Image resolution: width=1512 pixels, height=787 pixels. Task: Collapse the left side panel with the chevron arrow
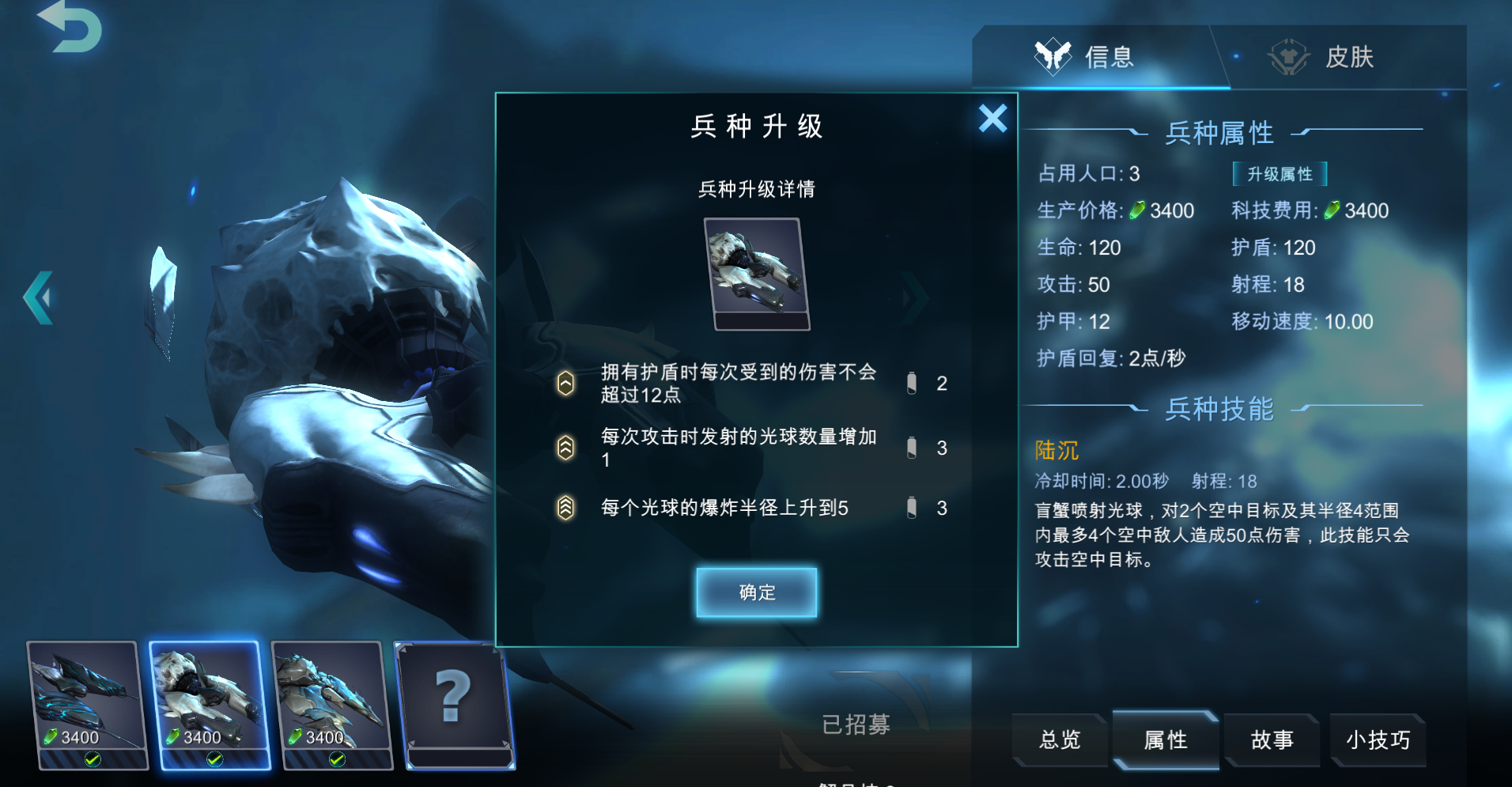[39, 299]
